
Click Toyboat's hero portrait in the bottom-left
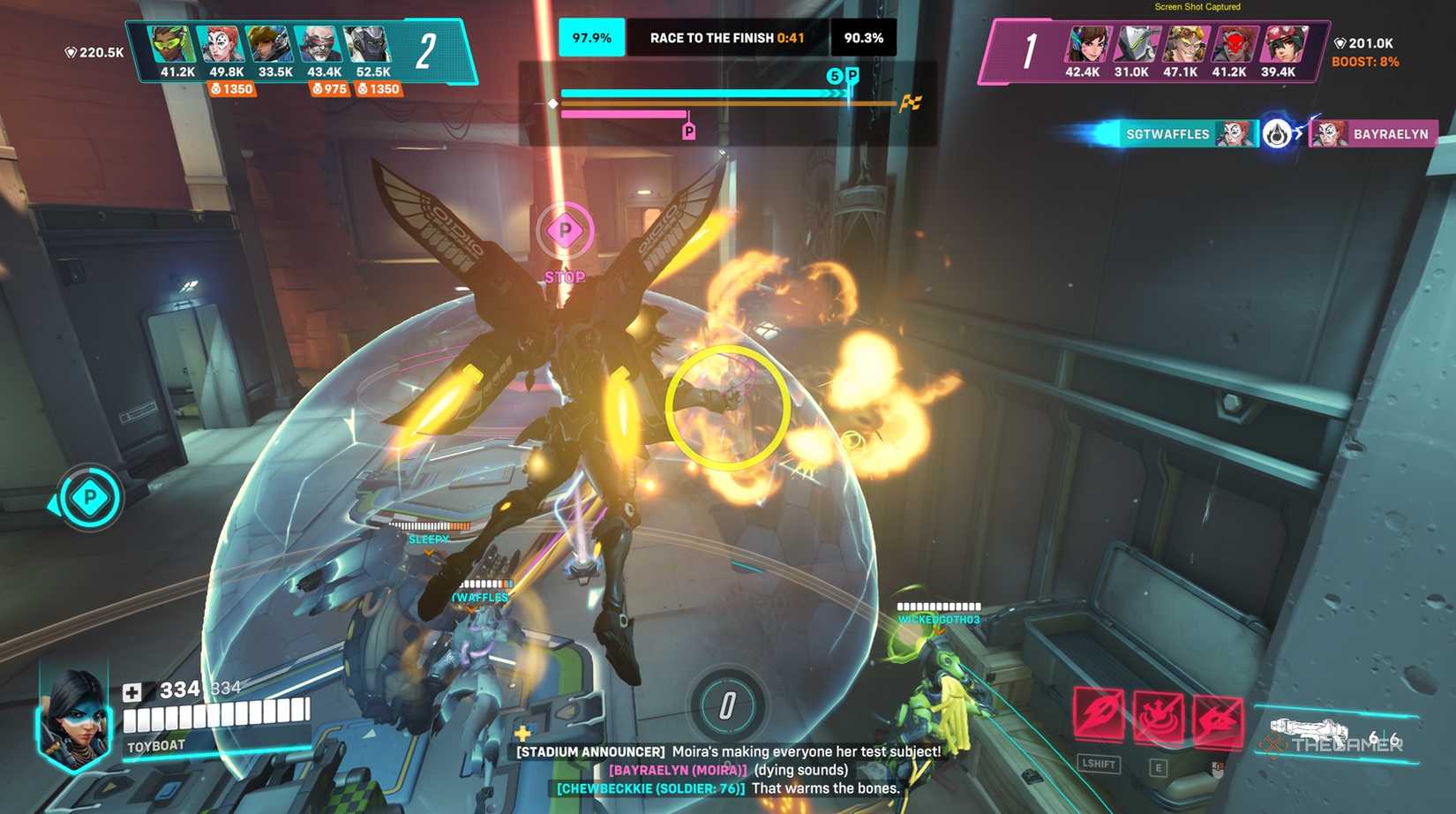[75, 720]
